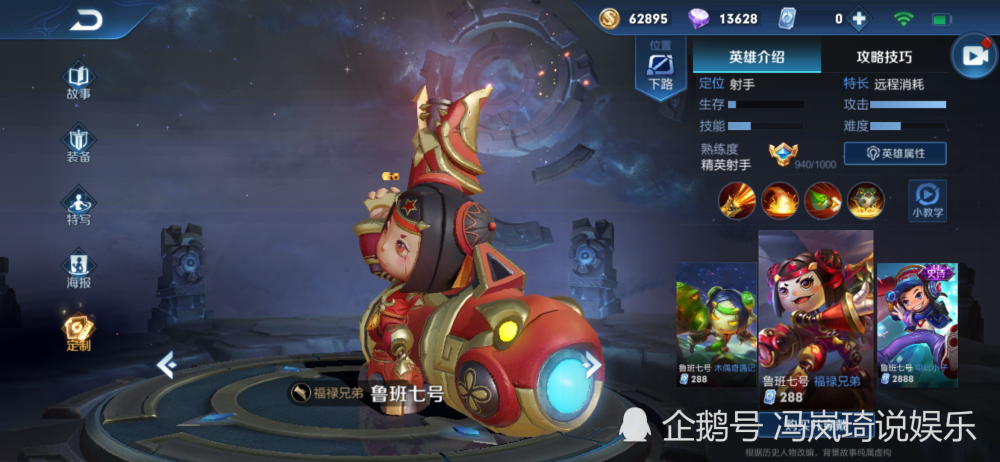This screenshot has width=1000, height=462.
Task: Show the next skin with right arrow
Action: click(593, 365)
